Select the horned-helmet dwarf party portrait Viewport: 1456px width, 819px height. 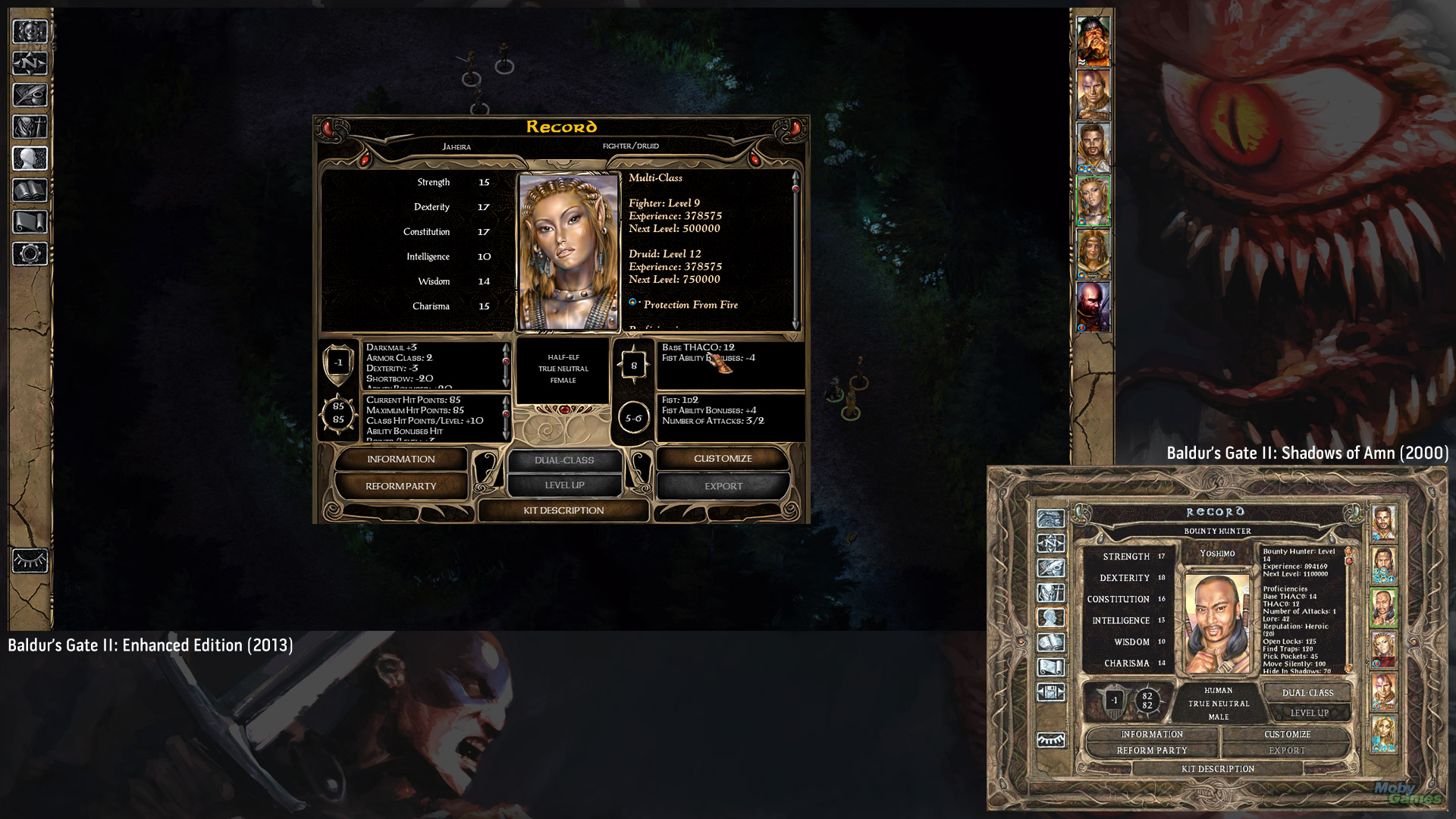click(1093, 41)
